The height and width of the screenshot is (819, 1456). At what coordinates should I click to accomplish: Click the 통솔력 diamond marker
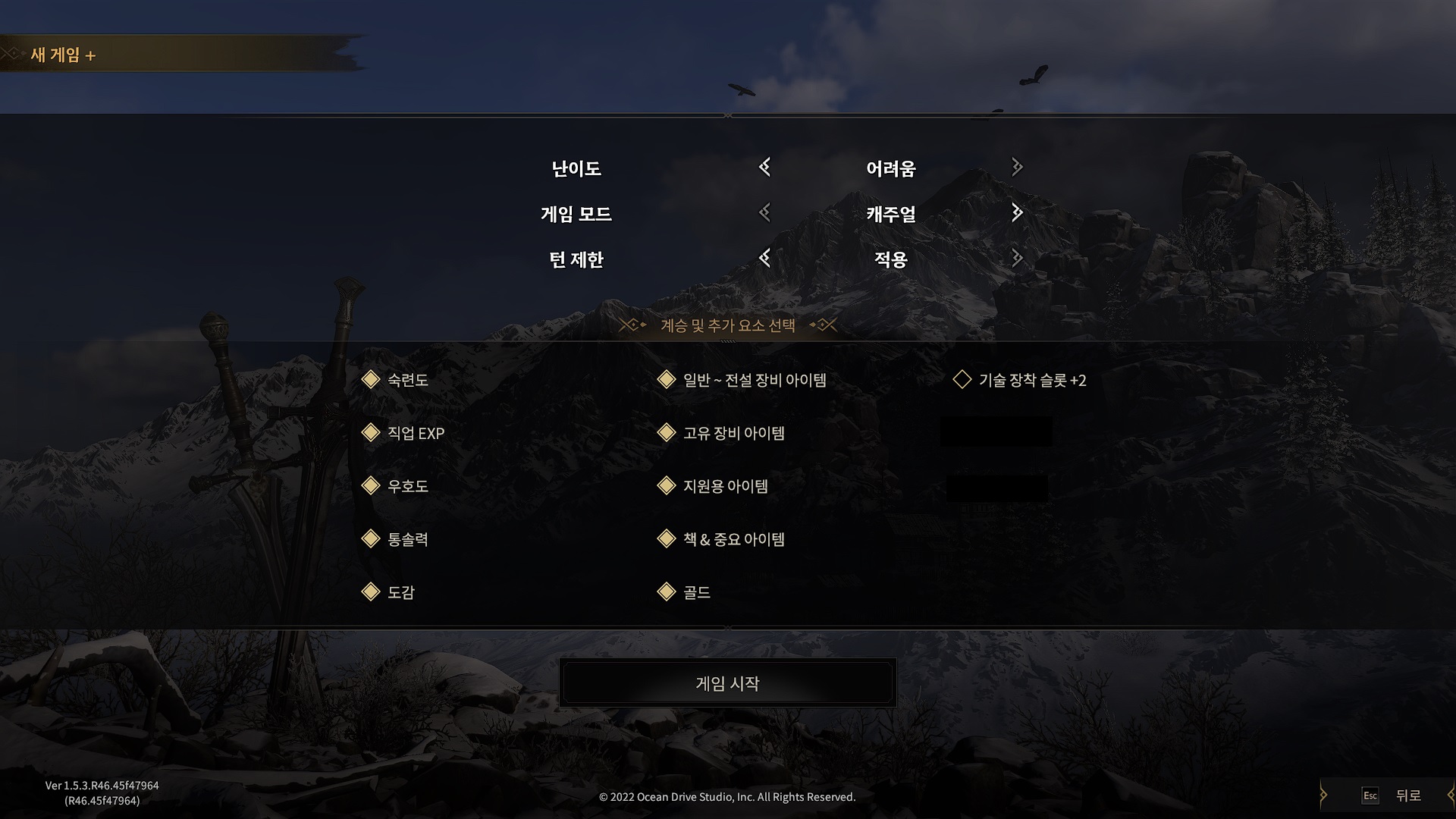[x=372, y=539]
